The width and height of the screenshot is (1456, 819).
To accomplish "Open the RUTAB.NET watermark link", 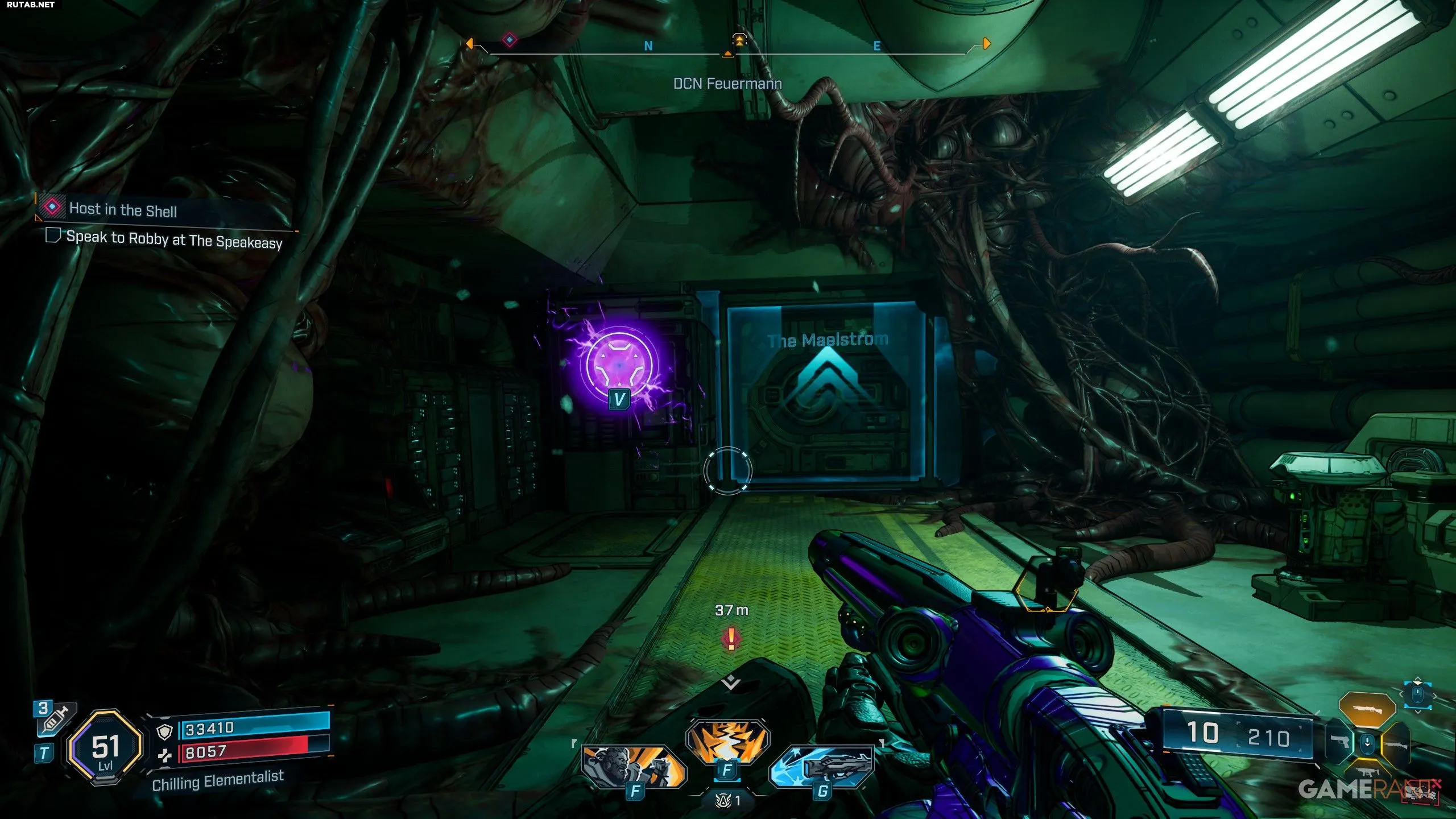I will (31, 5).
